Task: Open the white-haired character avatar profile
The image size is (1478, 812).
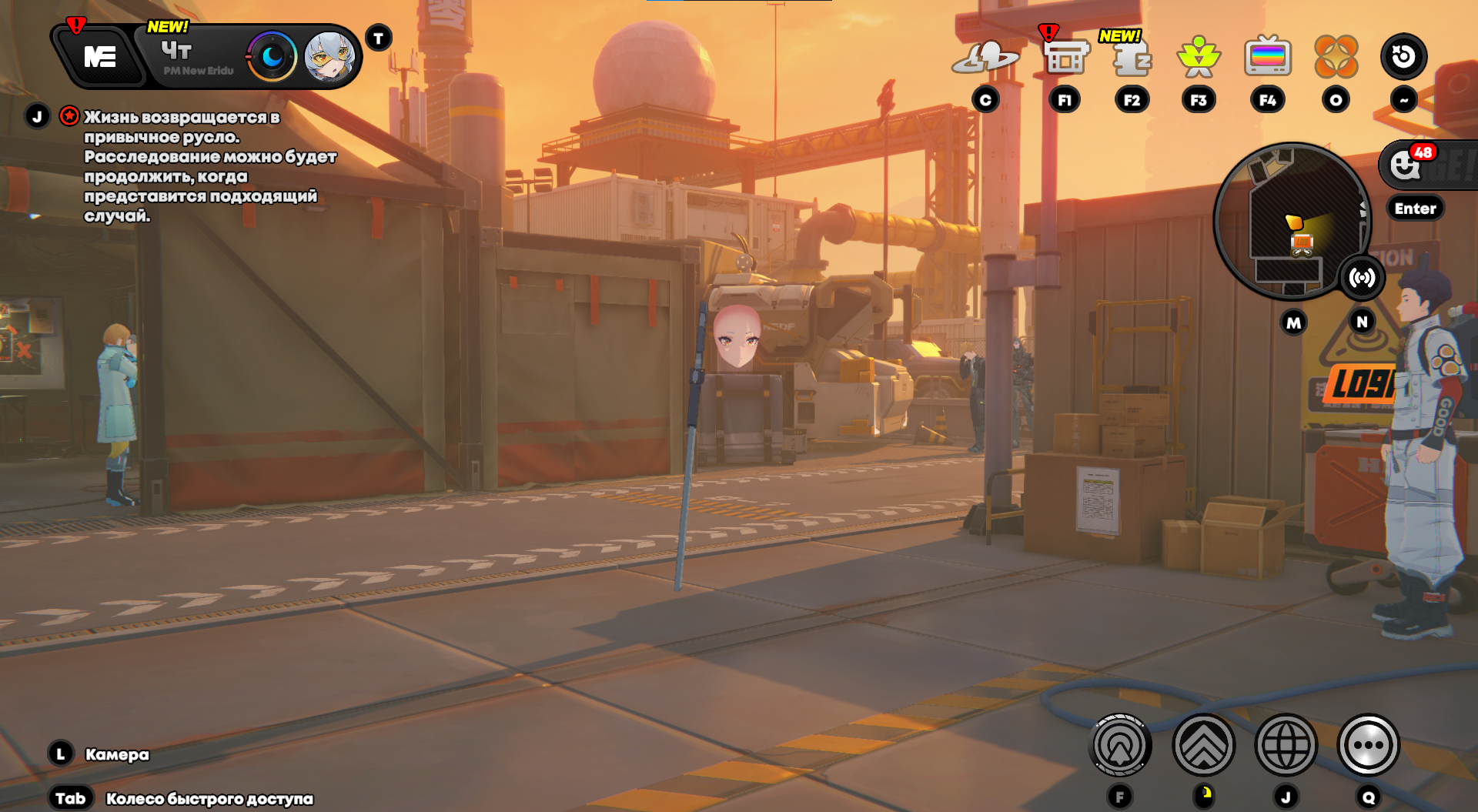Action: [329, 57]
